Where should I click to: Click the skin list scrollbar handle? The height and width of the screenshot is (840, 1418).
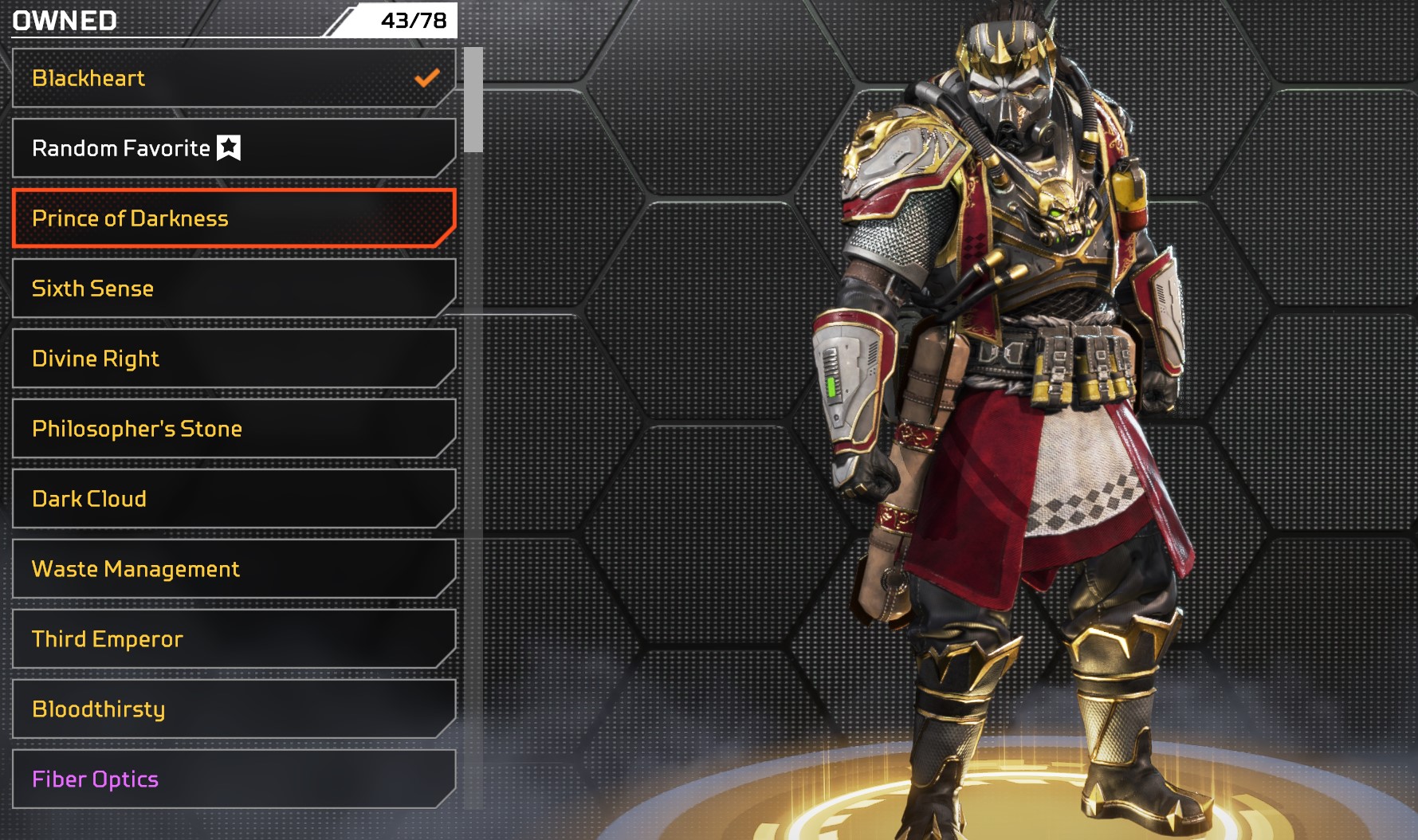pos(473,100)
